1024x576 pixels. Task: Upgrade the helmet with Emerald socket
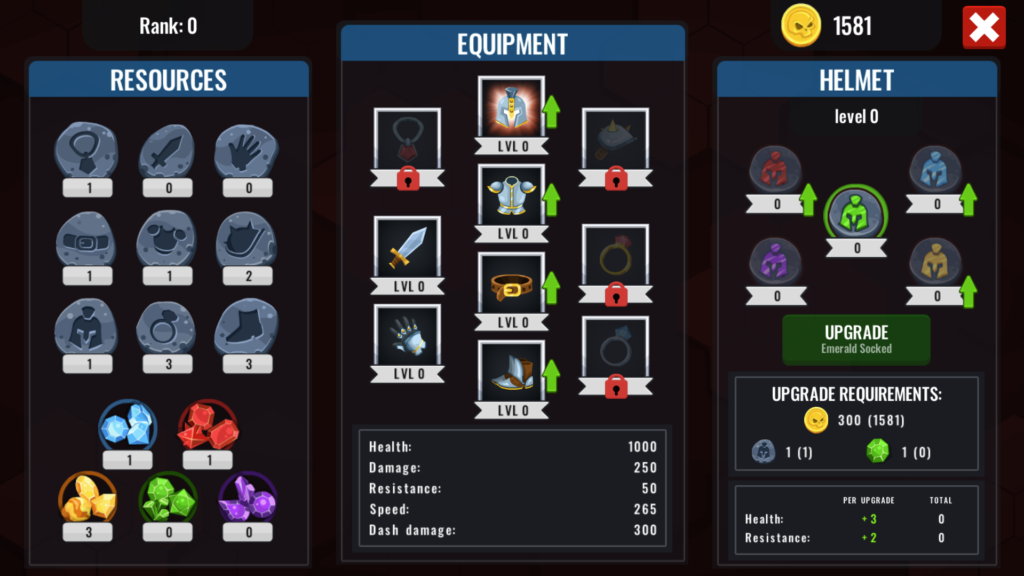pos(856,340)
